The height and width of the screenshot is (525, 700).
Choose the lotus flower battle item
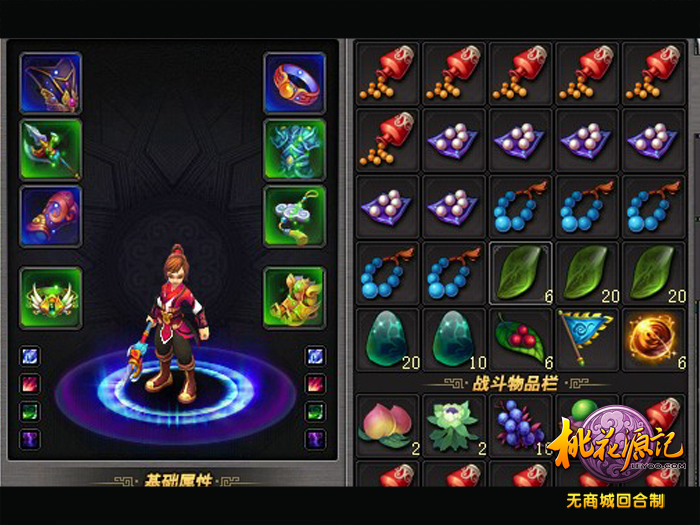point(454,422)
